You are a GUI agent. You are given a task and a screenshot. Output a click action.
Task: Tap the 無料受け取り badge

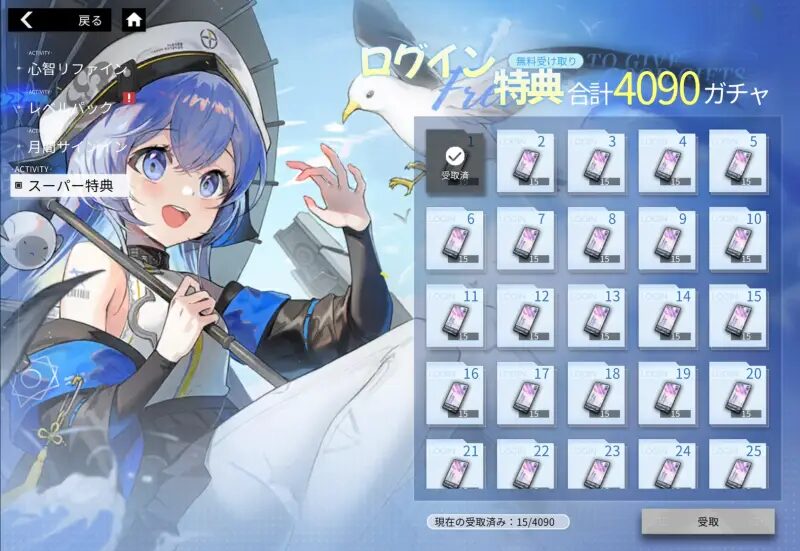(547, 61)
